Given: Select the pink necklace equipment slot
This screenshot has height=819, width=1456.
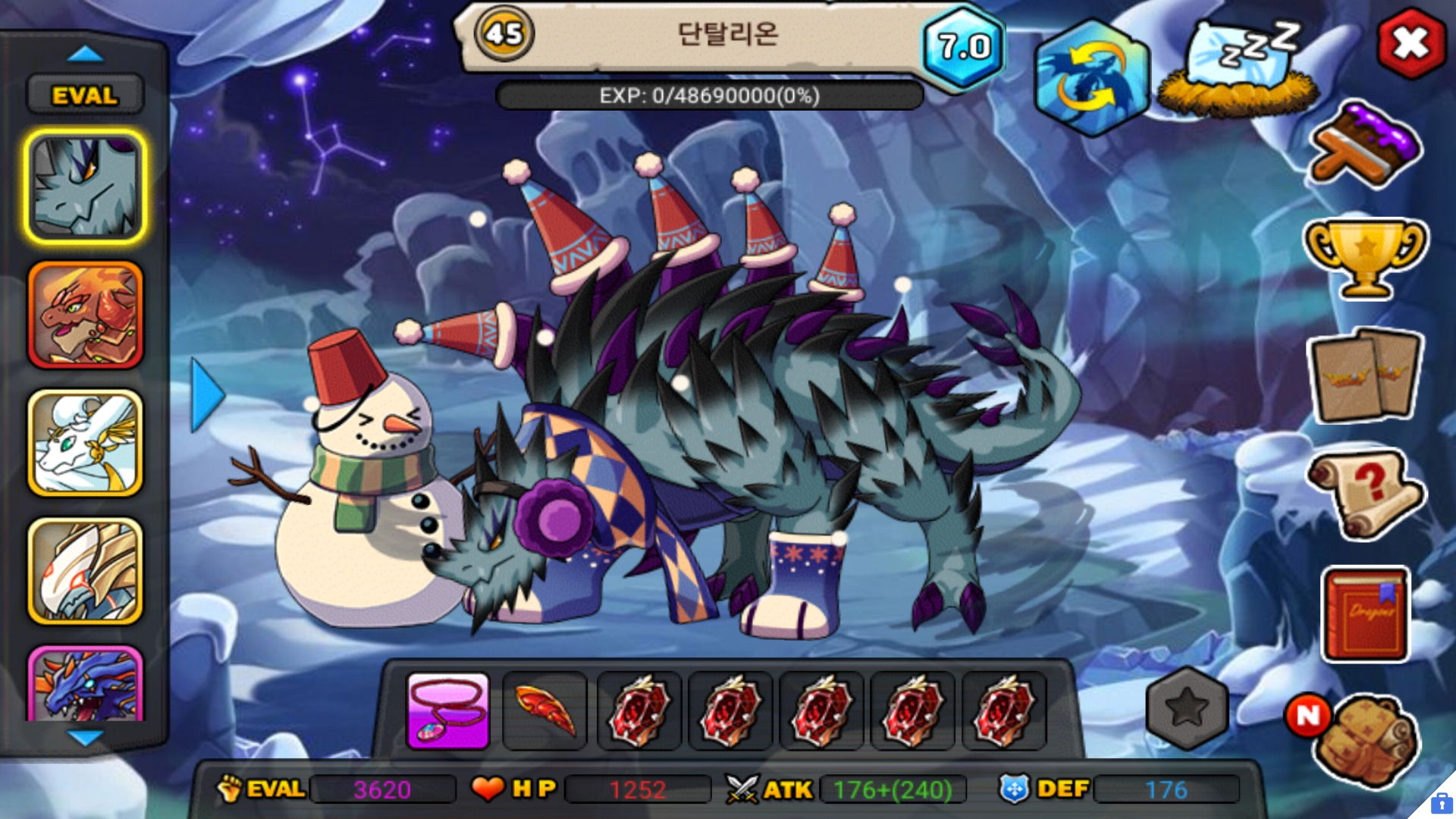Looking at the screenshot, I should 448,711.
